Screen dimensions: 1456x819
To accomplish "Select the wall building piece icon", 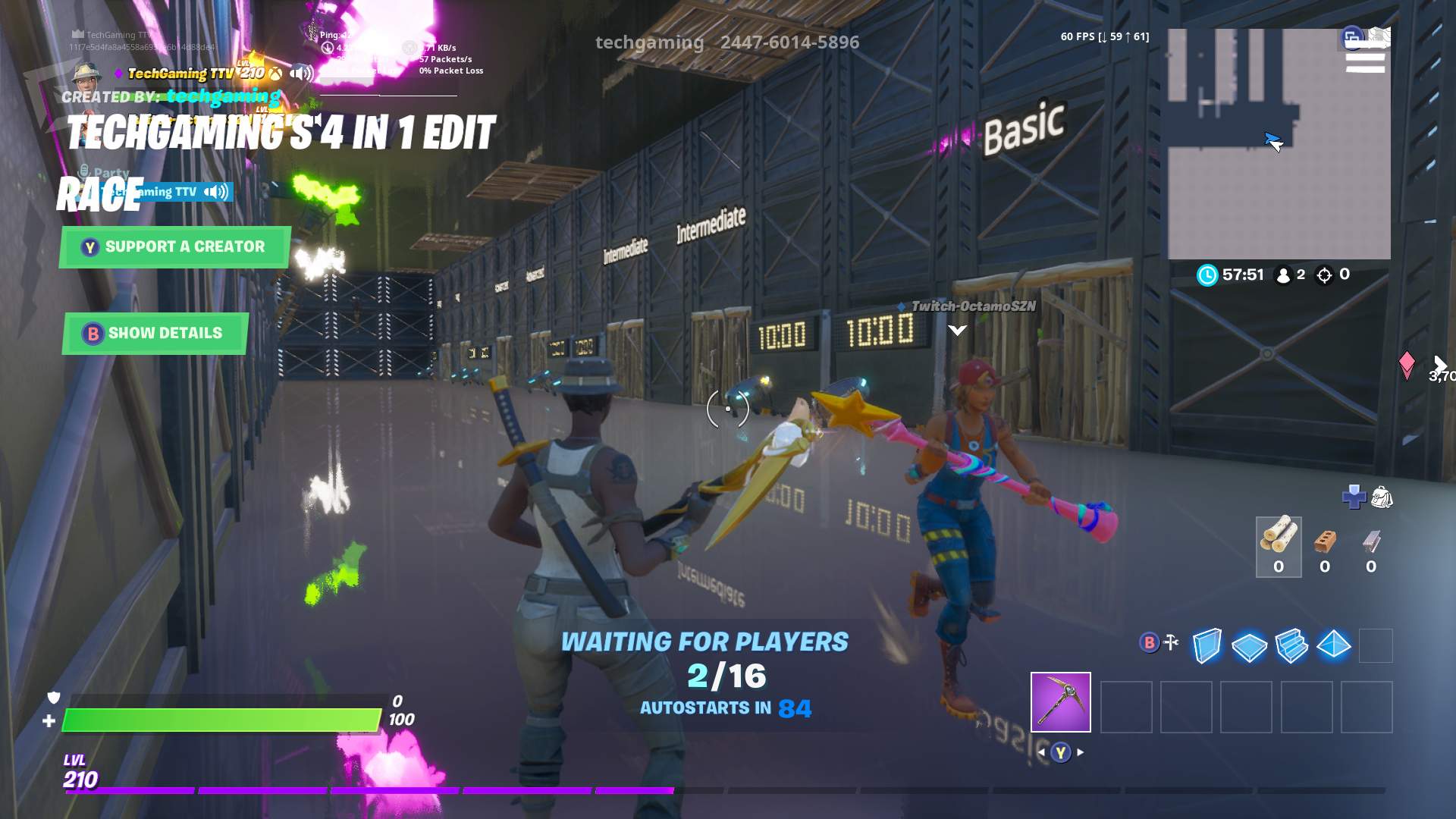I will point(1207,646).
